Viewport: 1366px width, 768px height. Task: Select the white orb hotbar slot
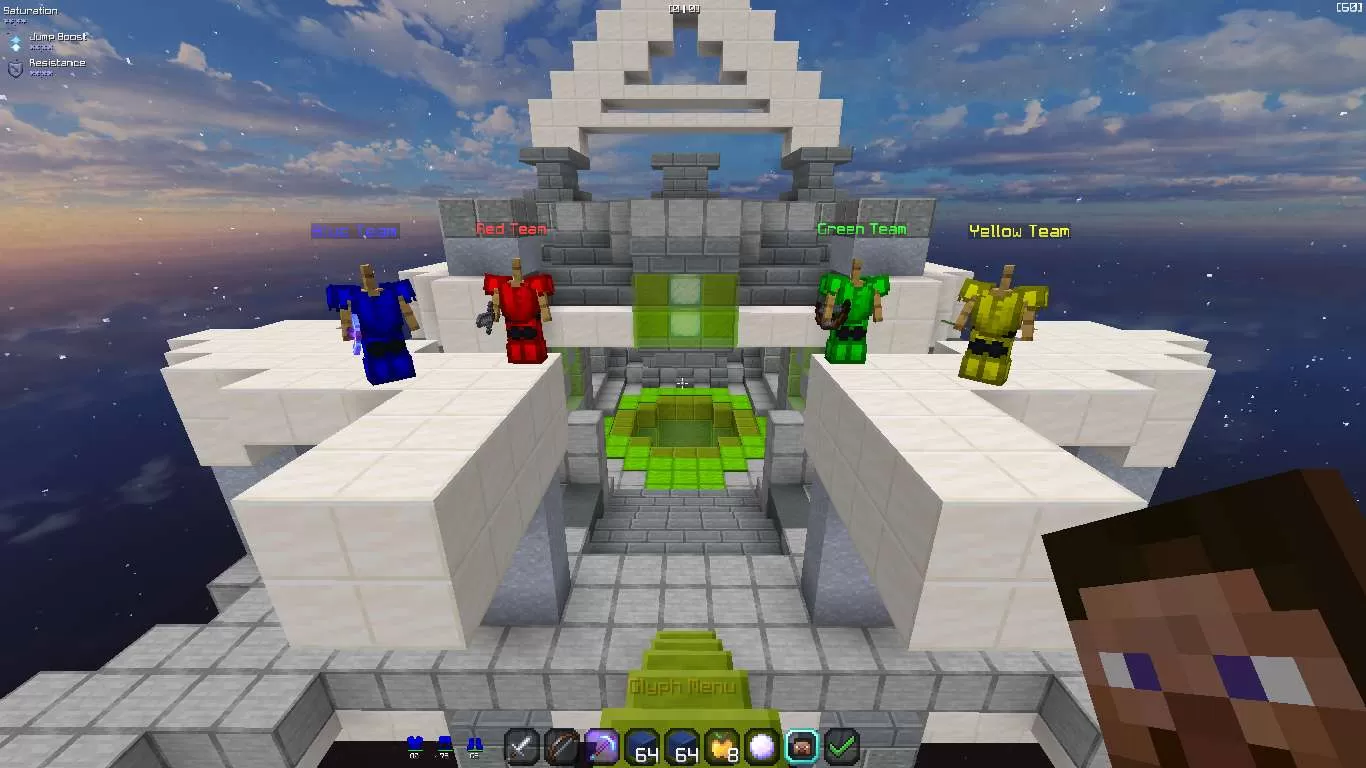[762, 746]
